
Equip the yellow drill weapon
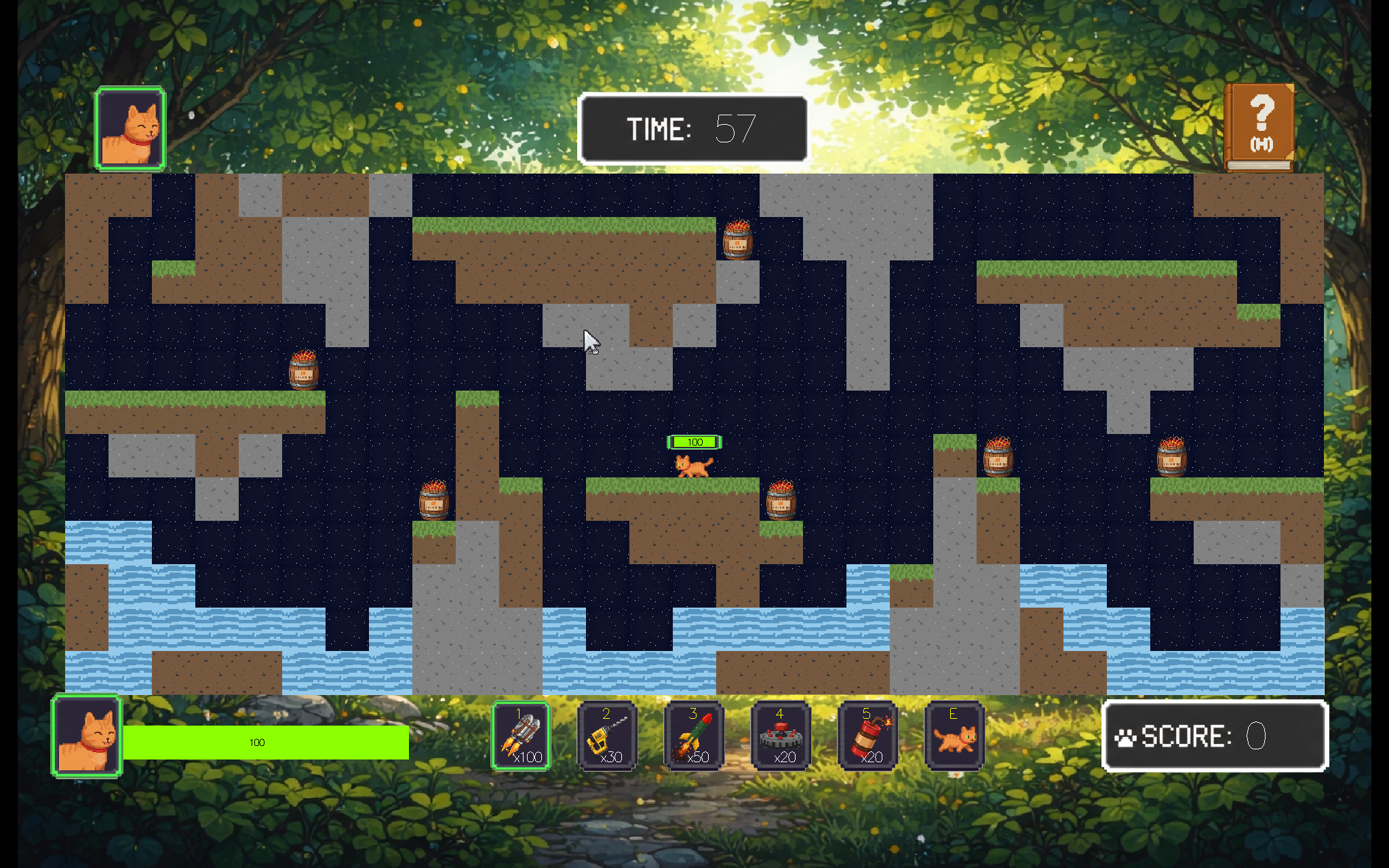click(607, 736)
